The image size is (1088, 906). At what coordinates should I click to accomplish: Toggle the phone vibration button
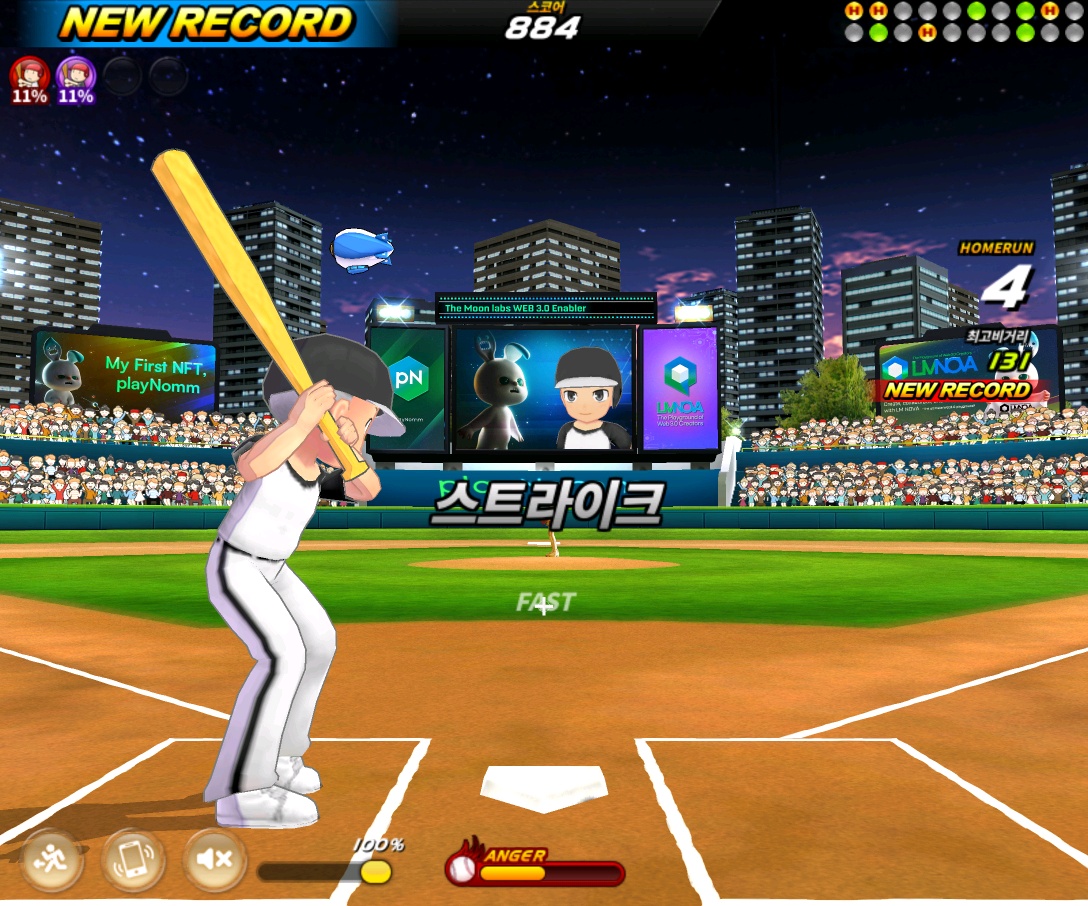tap(133, 860)
